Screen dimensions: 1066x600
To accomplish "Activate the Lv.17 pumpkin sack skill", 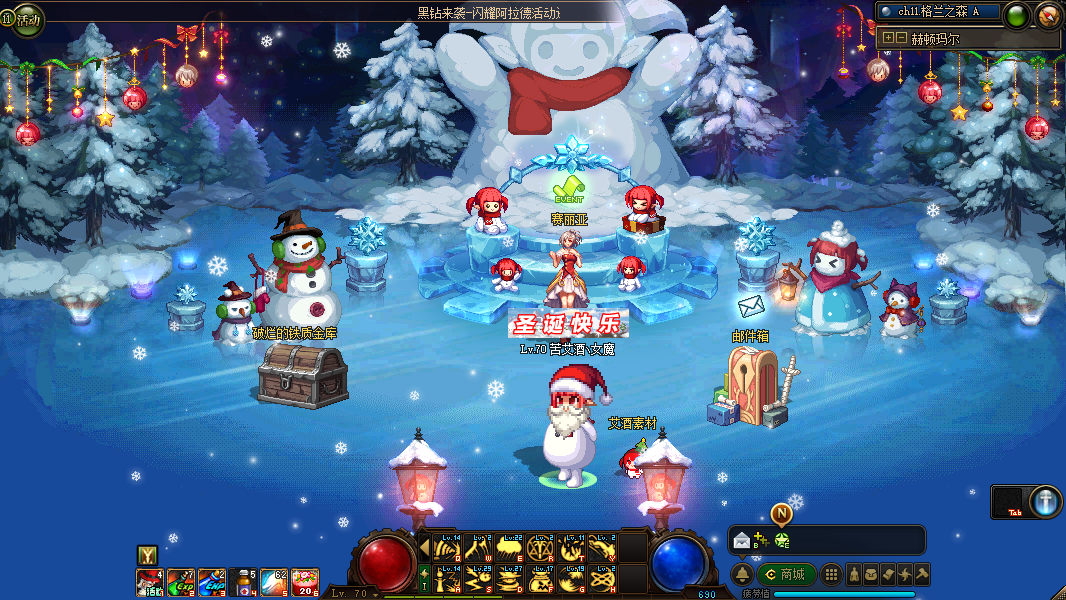I will 541,578.
